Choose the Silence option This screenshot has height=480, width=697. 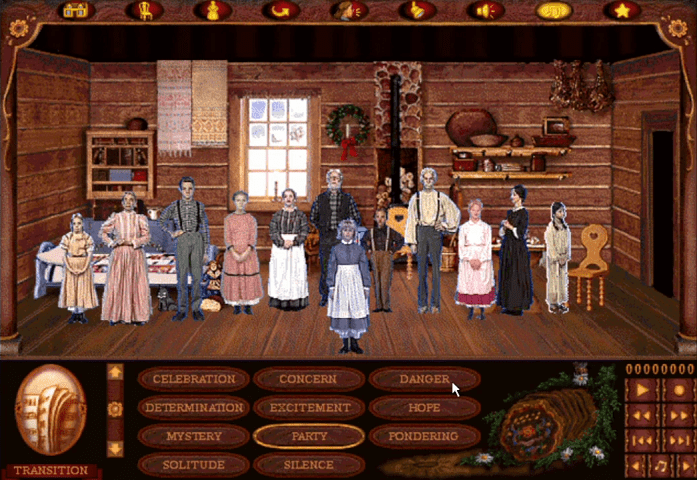[309, 465]
